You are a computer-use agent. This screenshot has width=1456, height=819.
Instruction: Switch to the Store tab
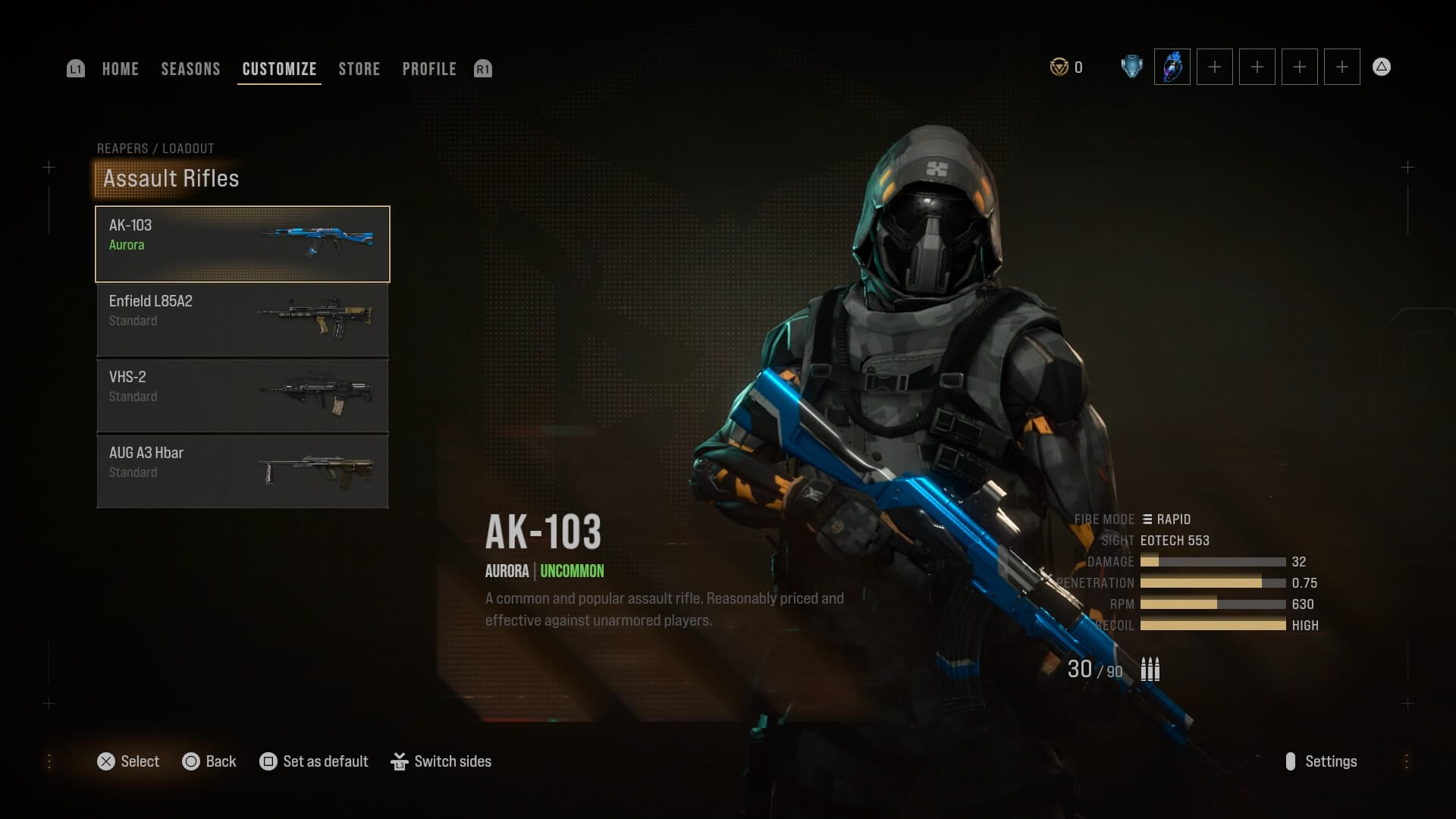tap(359, 69)
